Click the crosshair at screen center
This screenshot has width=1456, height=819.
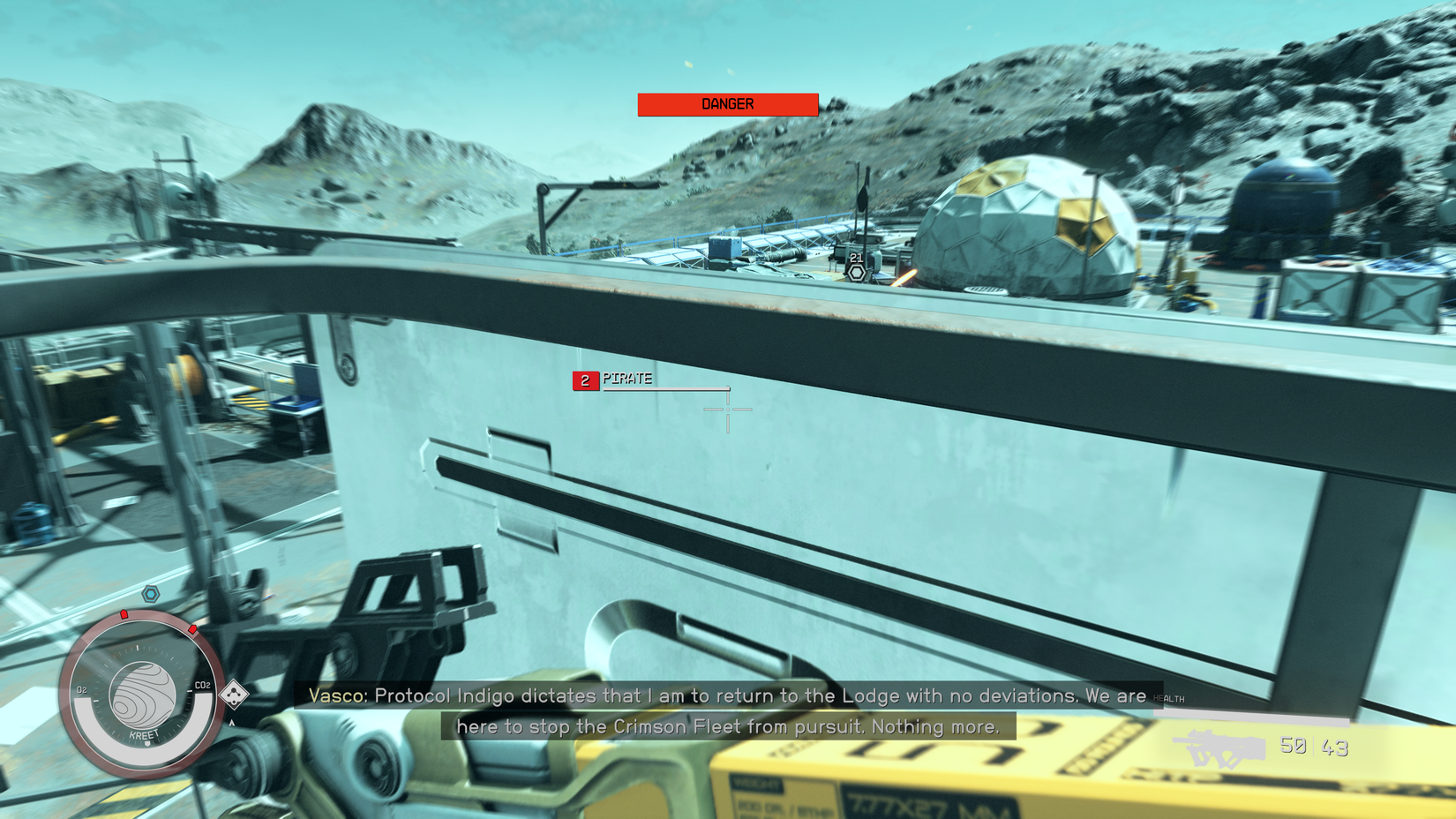click(x=728, y=411)
